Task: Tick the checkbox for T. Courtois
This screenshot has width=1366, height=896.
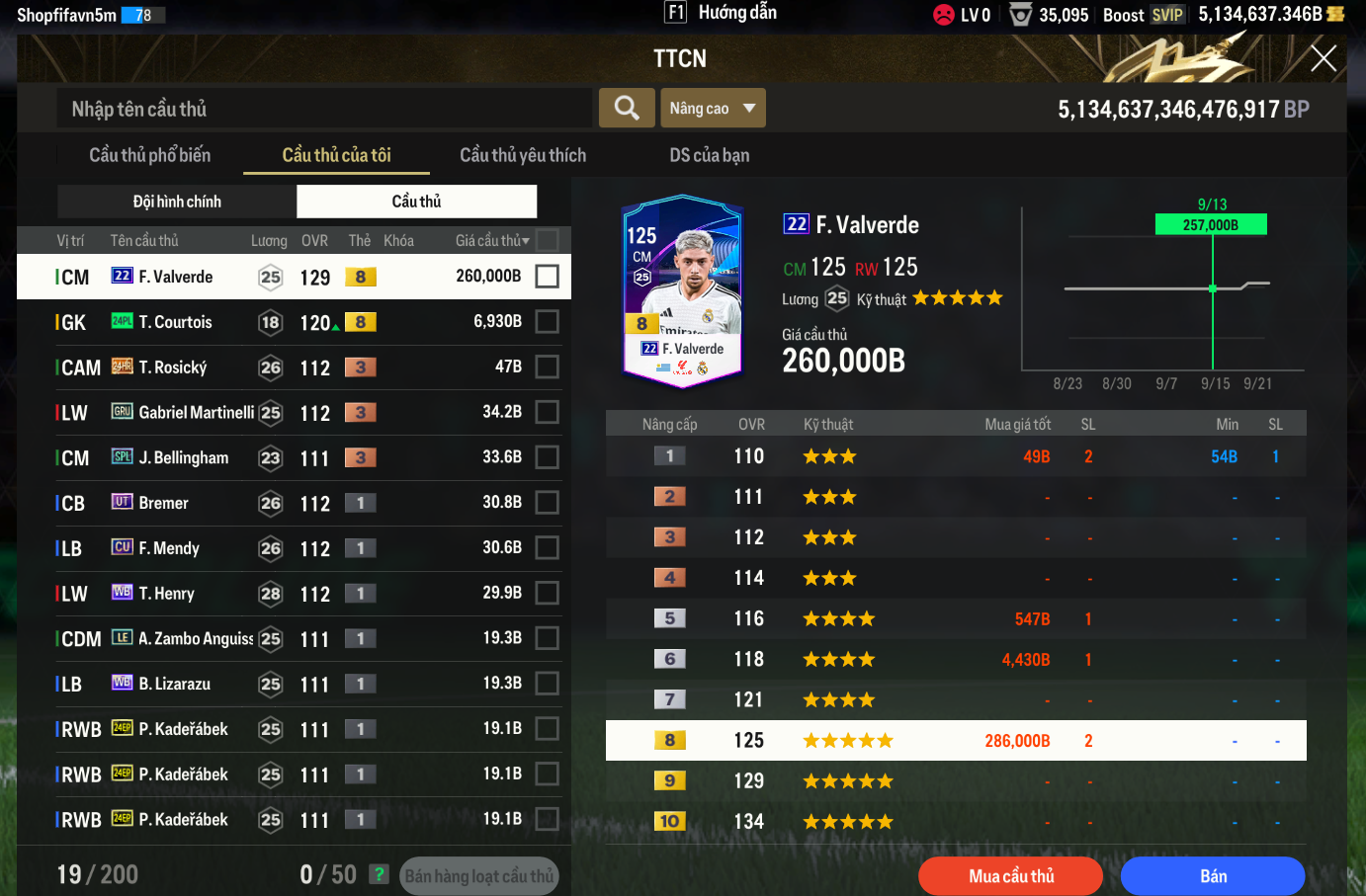Action: (x=547, y=321)
